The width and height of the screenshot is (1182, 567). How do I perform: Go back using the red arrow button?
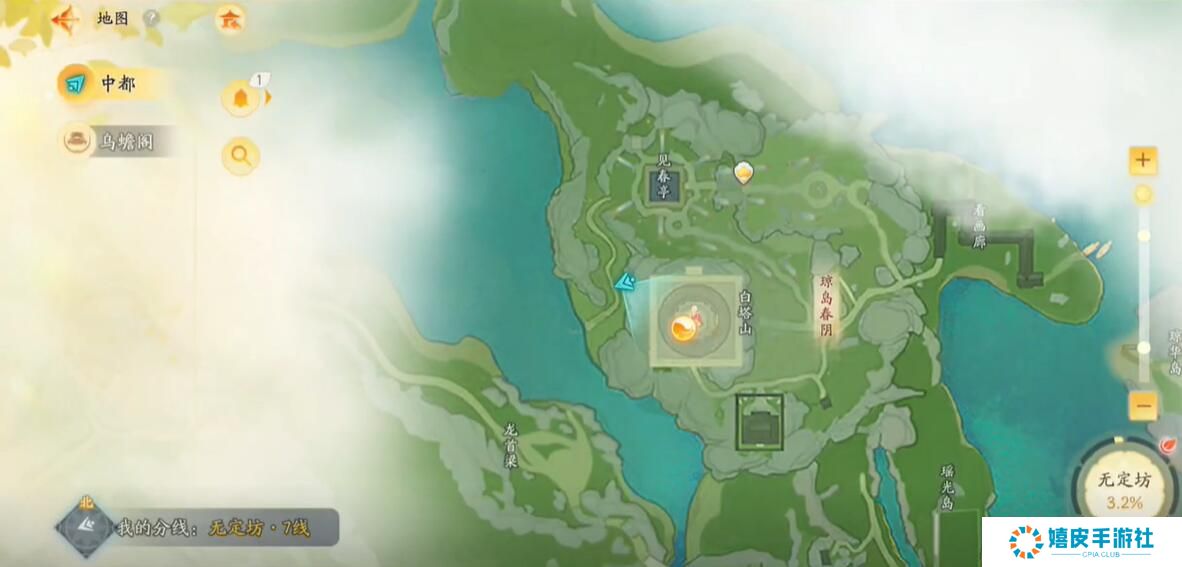[67, 19]
